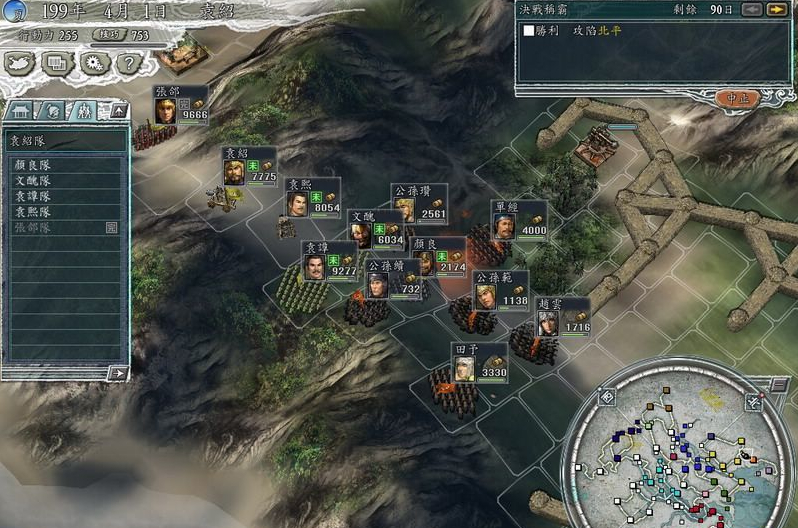This screenshot has height=528, width=798.
Task: Select 文醜隊 in the unit list
Action: [35, 181]
